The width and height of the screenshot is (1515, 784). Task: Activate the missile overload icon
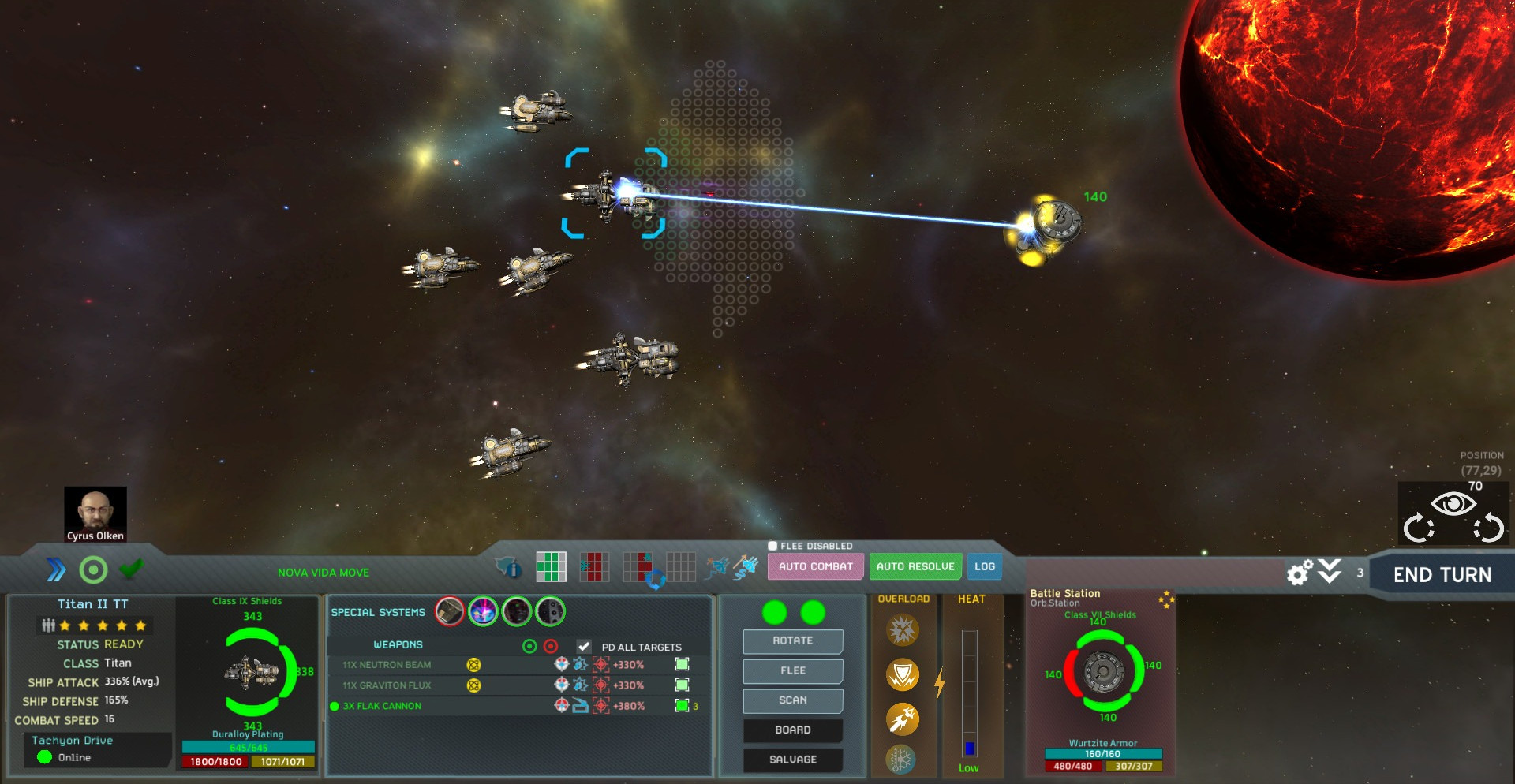coord(903,719)
